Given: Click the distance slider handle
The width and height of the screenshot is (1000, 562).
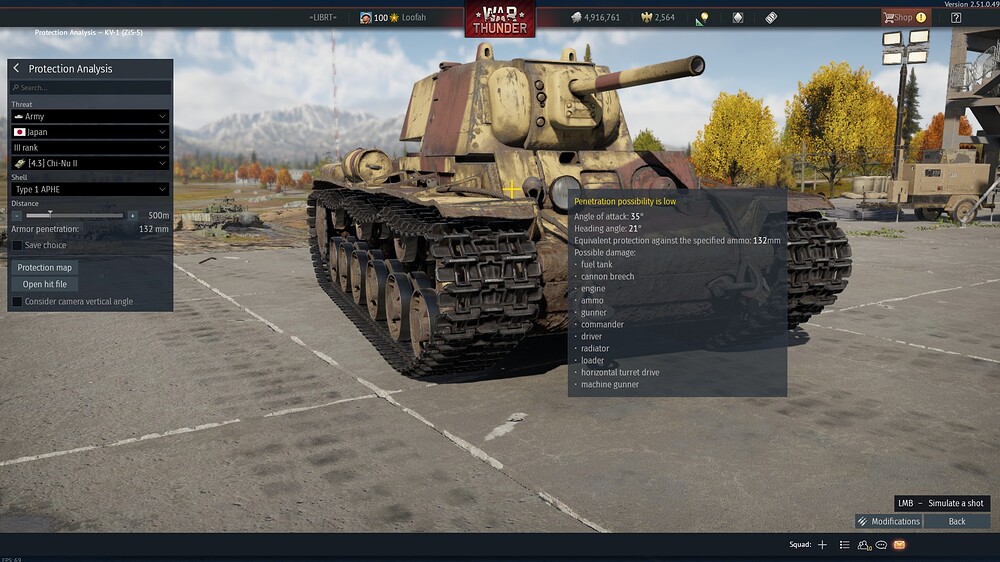Looking at the screenshot, I should 50,215.
